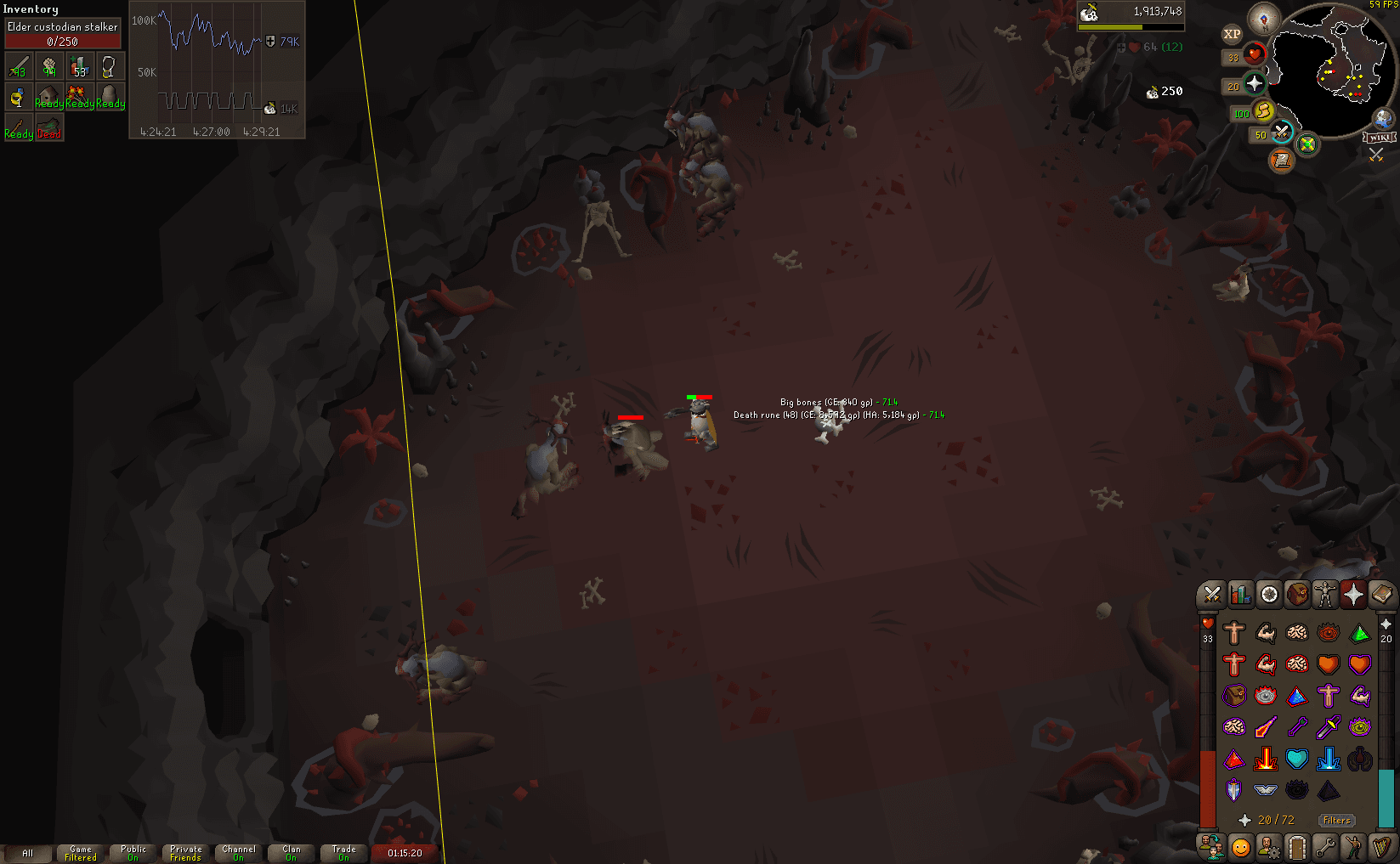Switch to the Worn Equipment tab
1400x864 pixels.
[x=1325, y=595]
